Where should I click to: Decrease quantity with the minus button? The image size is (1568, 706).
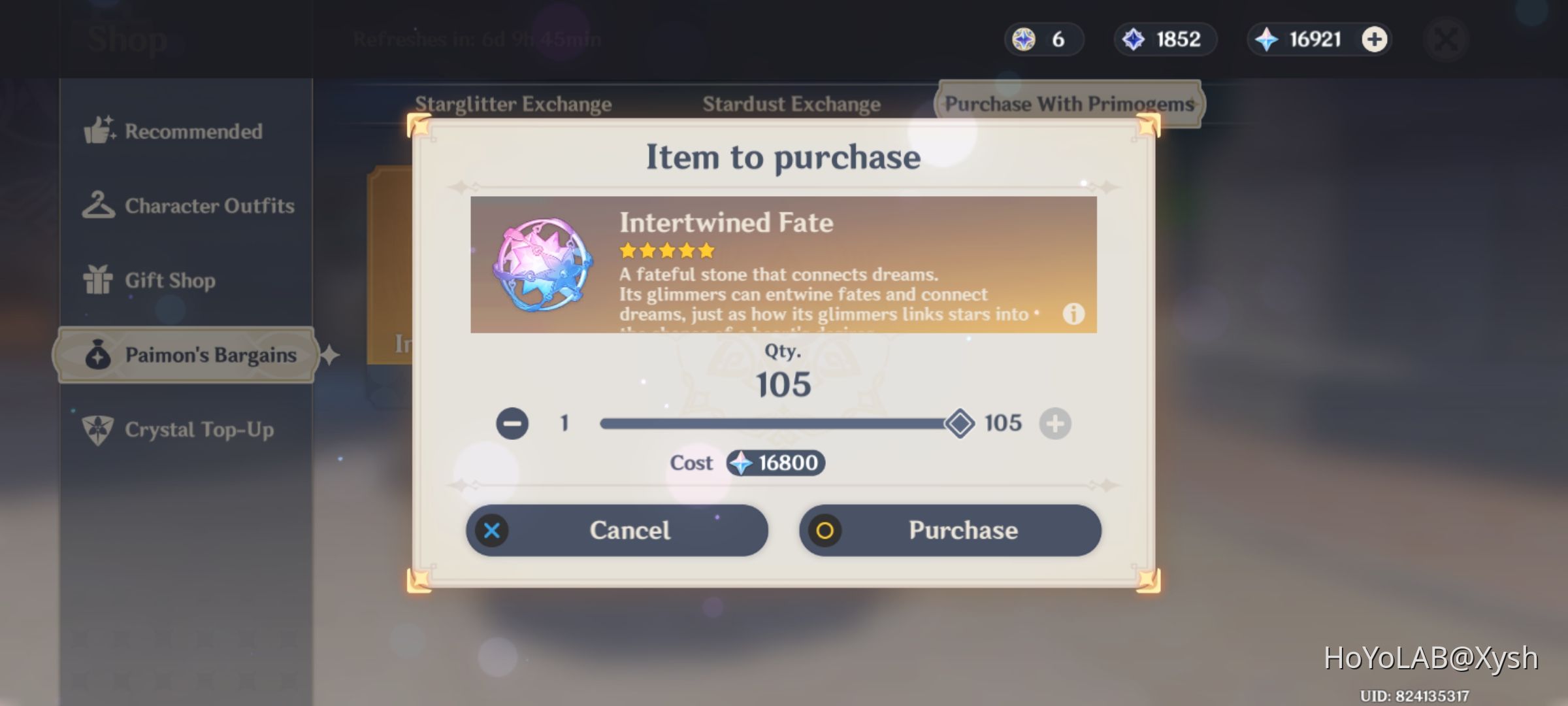pos(514,423)
